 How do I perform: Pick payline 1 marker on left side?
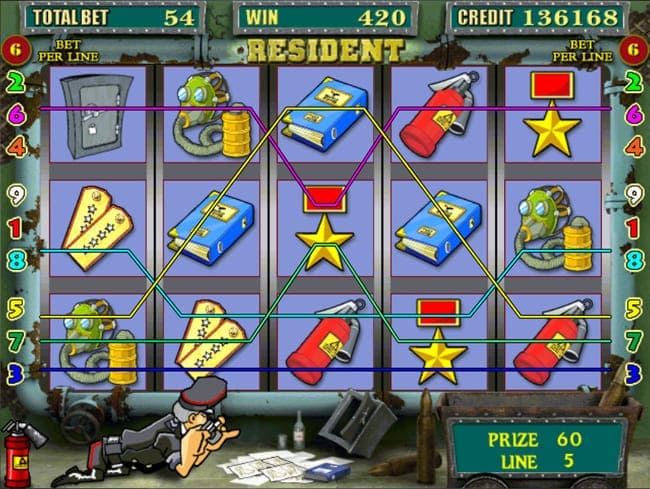pos(16,228)
